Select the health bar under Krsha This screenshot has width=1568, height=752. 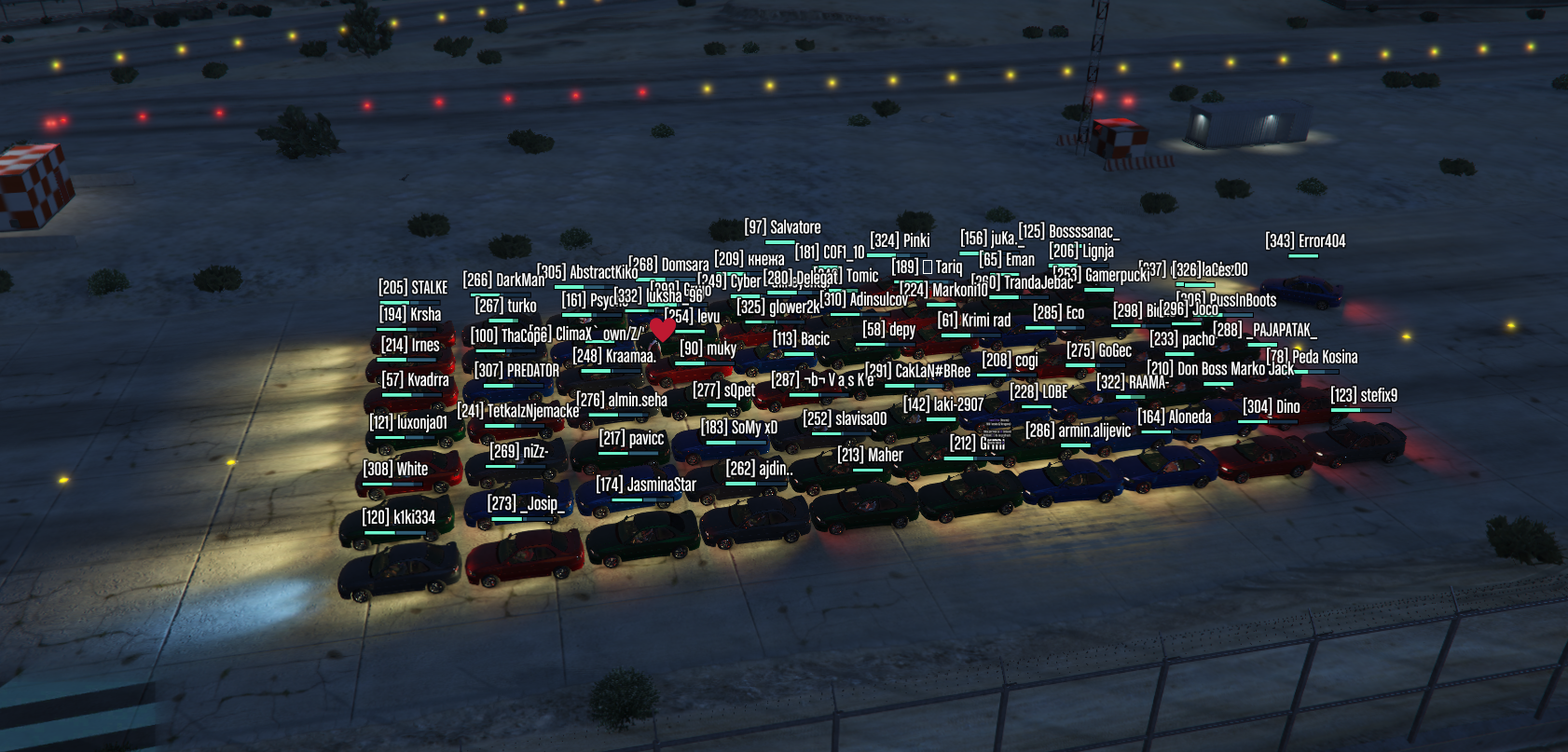[x=408, y=328]
